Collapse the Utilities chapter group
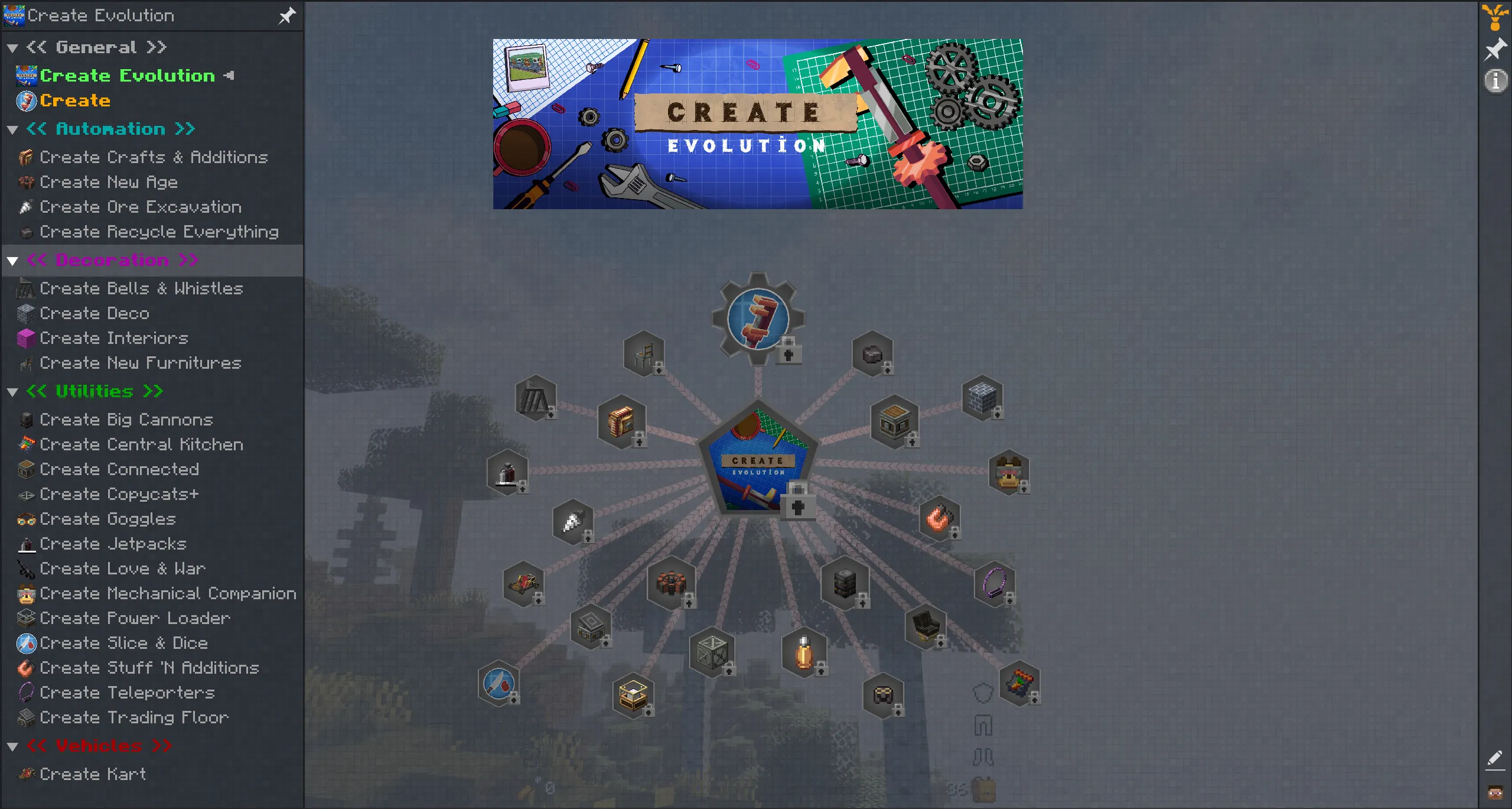Screen dimensions: 1512x809 (x=12, y=391)
